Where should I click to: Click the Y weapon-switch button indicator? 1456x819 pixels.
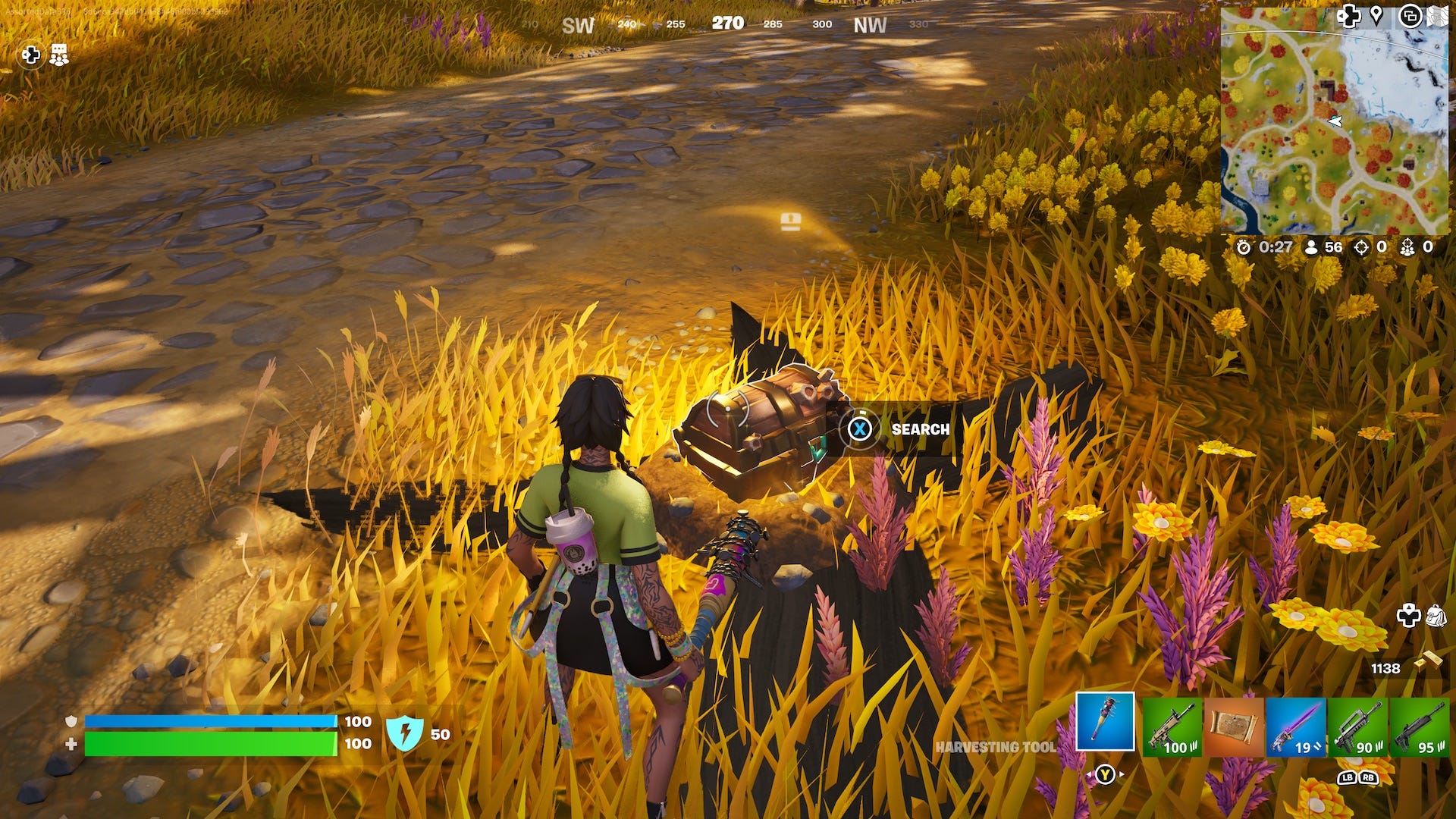coord(1105,773)
